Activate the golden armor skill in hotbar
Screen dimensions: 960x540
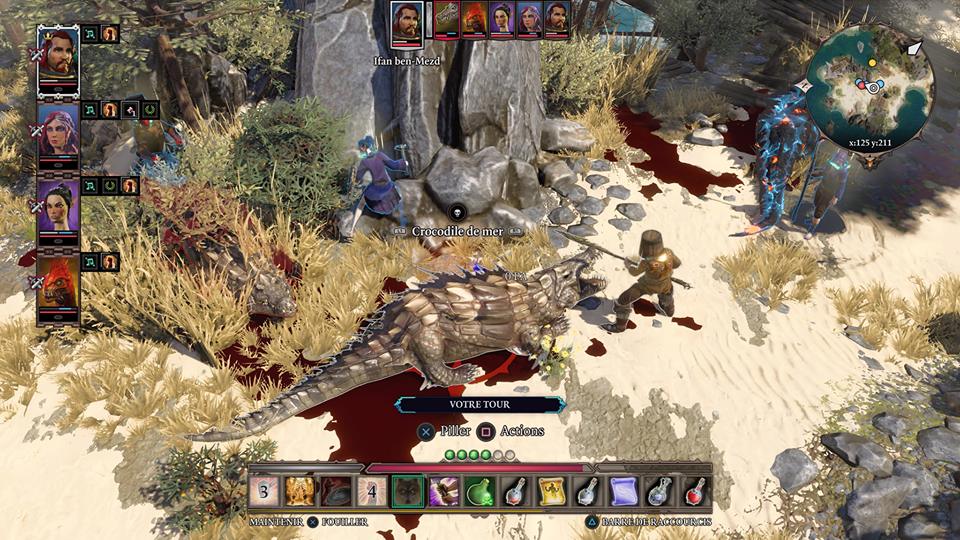coord(300,491)
